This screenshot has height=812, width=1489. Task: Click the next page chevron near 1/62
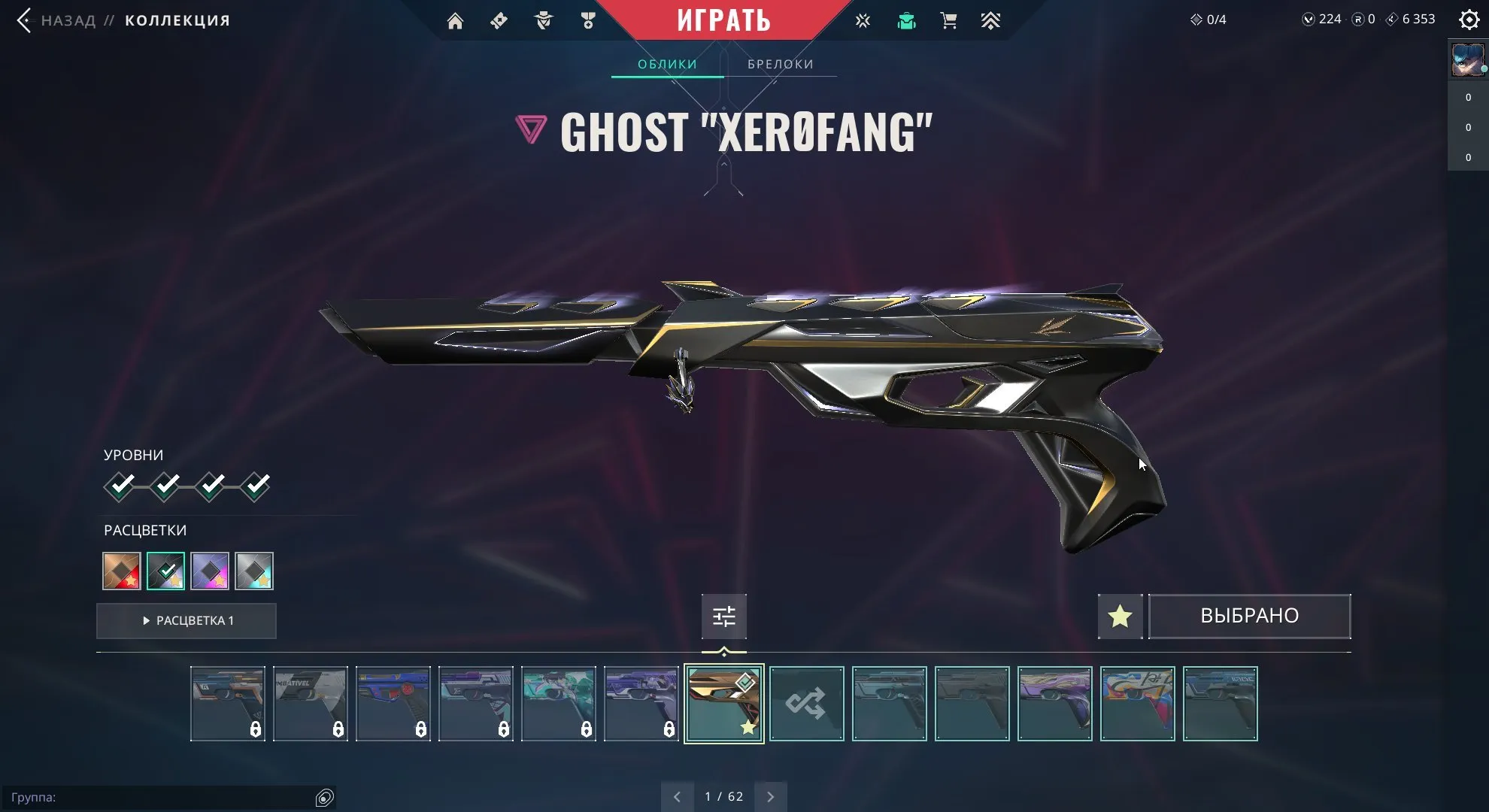coord(770,795)
